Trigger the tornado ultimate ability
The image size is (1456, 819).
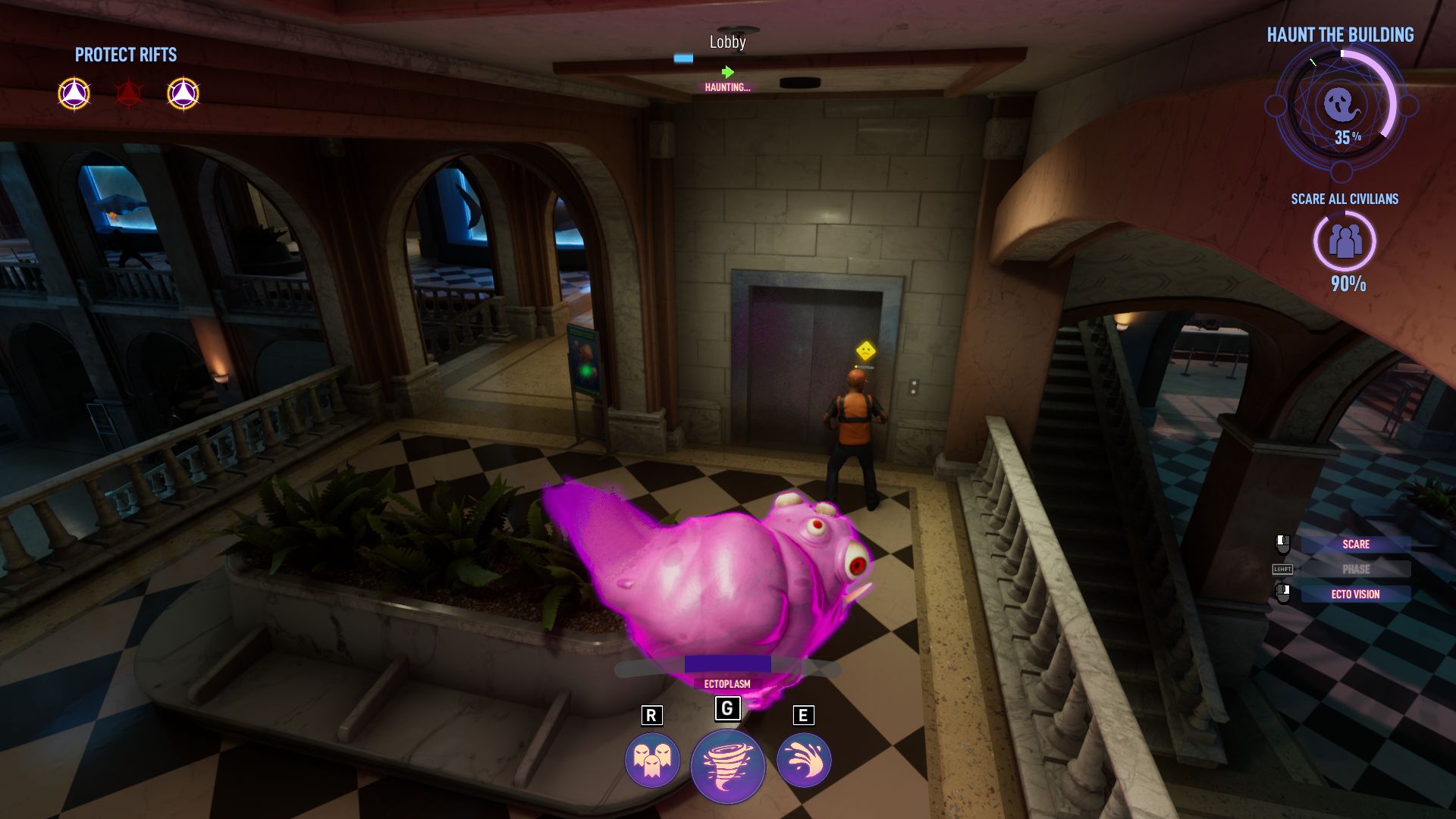pos(727,766)
